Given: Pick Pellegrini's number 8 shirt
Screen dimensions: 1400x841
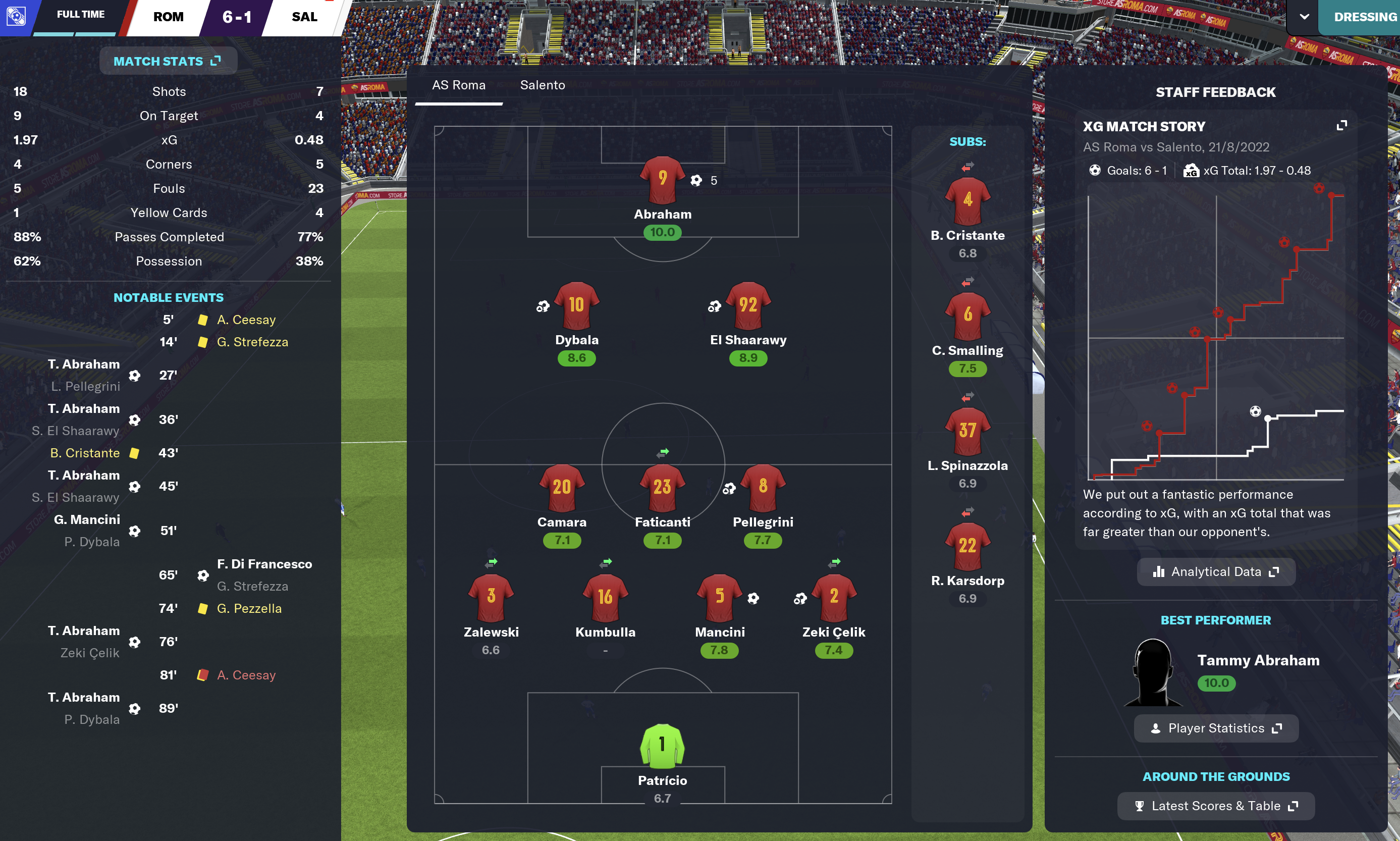Looking at the screenshot, I should [763, 488].
